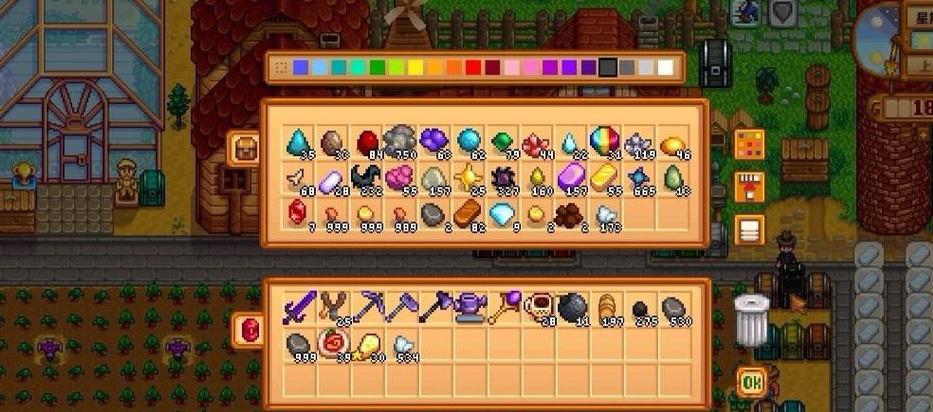Viewport: 933px width, 412px height.
Task: Select the purple watering can
Action: tap(467, 307)
